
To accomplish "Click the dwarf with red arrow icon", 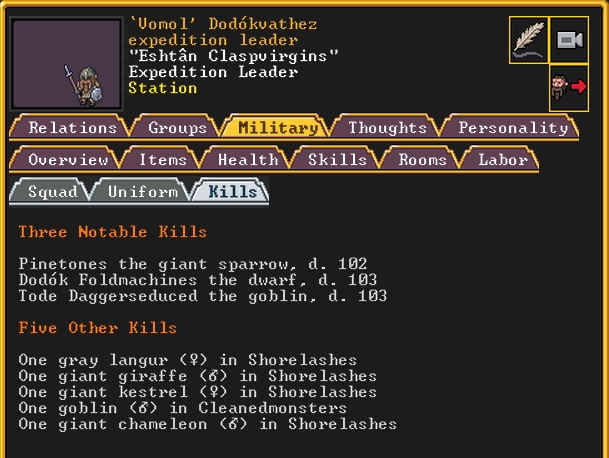I will point(568,88).
